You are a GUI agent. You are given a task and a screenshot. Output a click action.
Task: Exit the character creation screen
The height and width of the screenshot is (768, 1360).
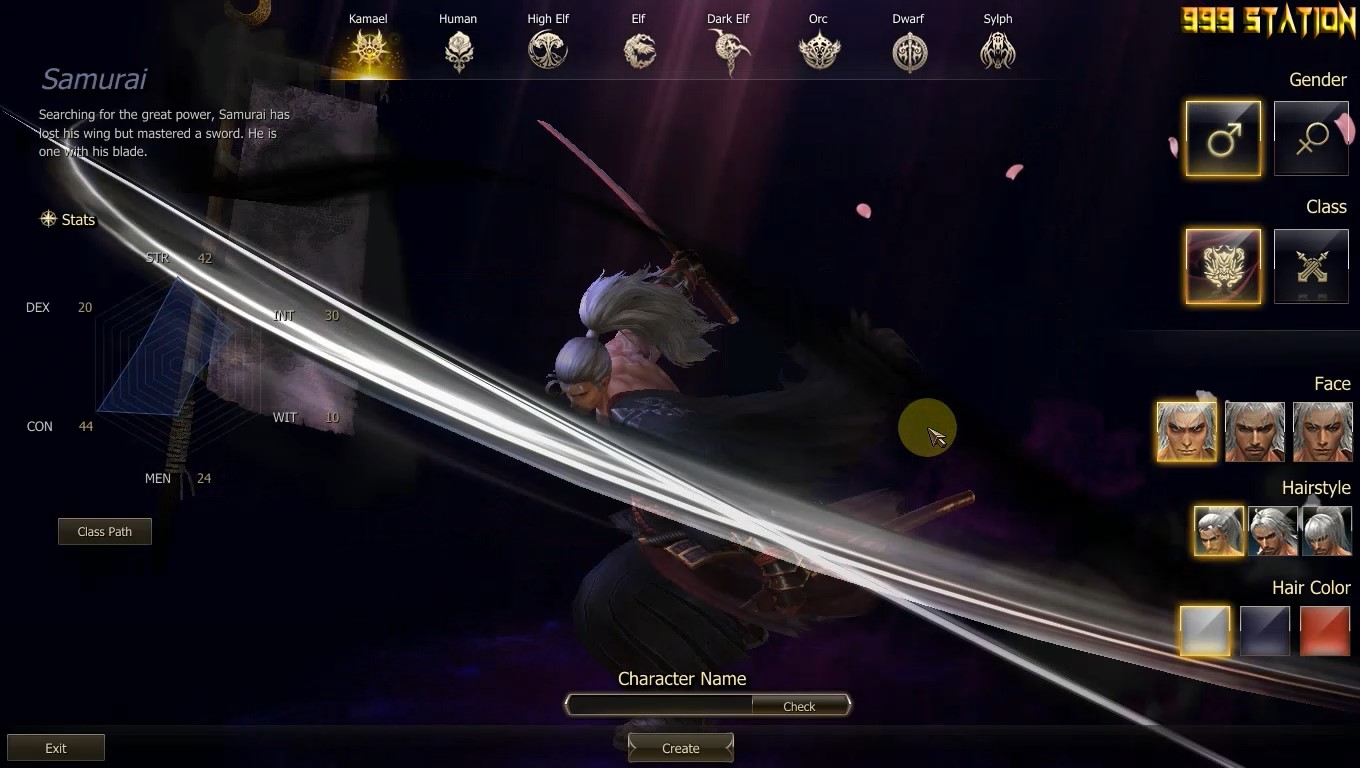click(56, 748)
